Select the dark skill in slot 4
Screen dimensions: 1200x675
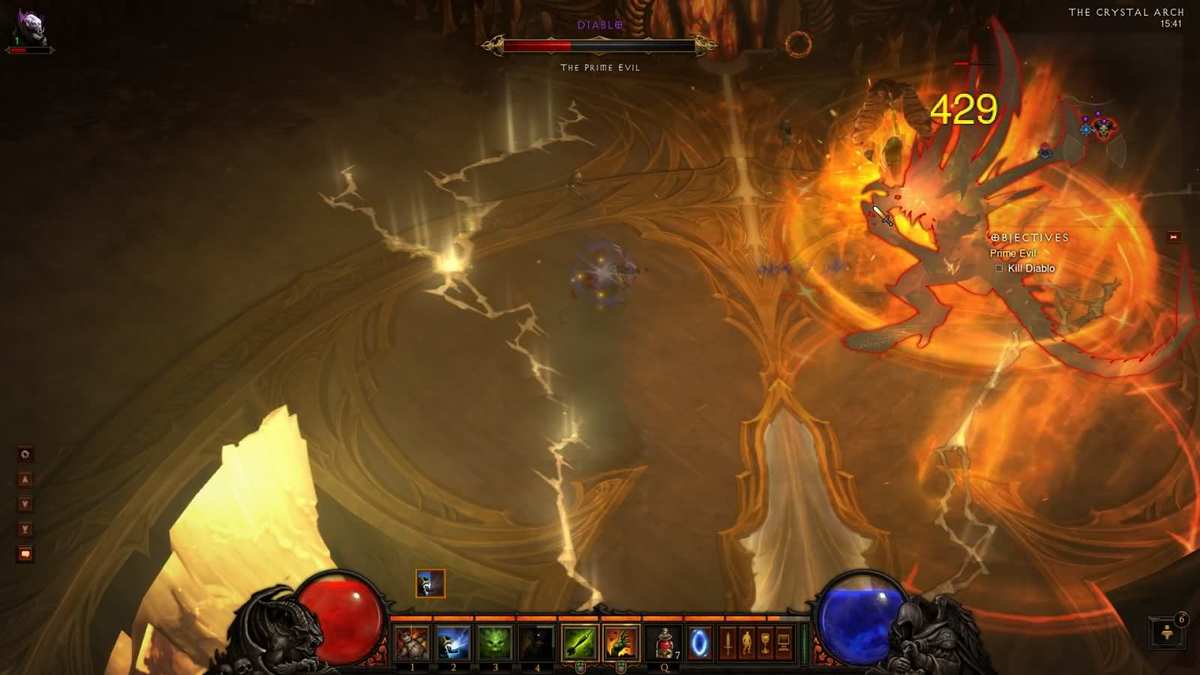click(x=537, y=642)
